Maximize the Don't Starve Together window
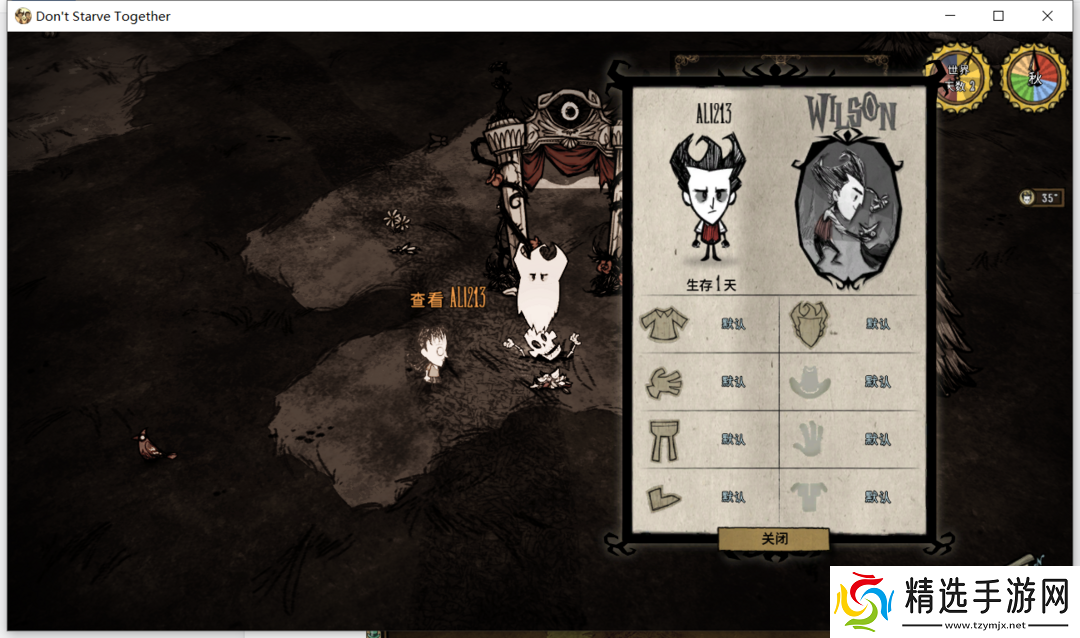This screenshot has height=638, width=1080. point(998,16)
